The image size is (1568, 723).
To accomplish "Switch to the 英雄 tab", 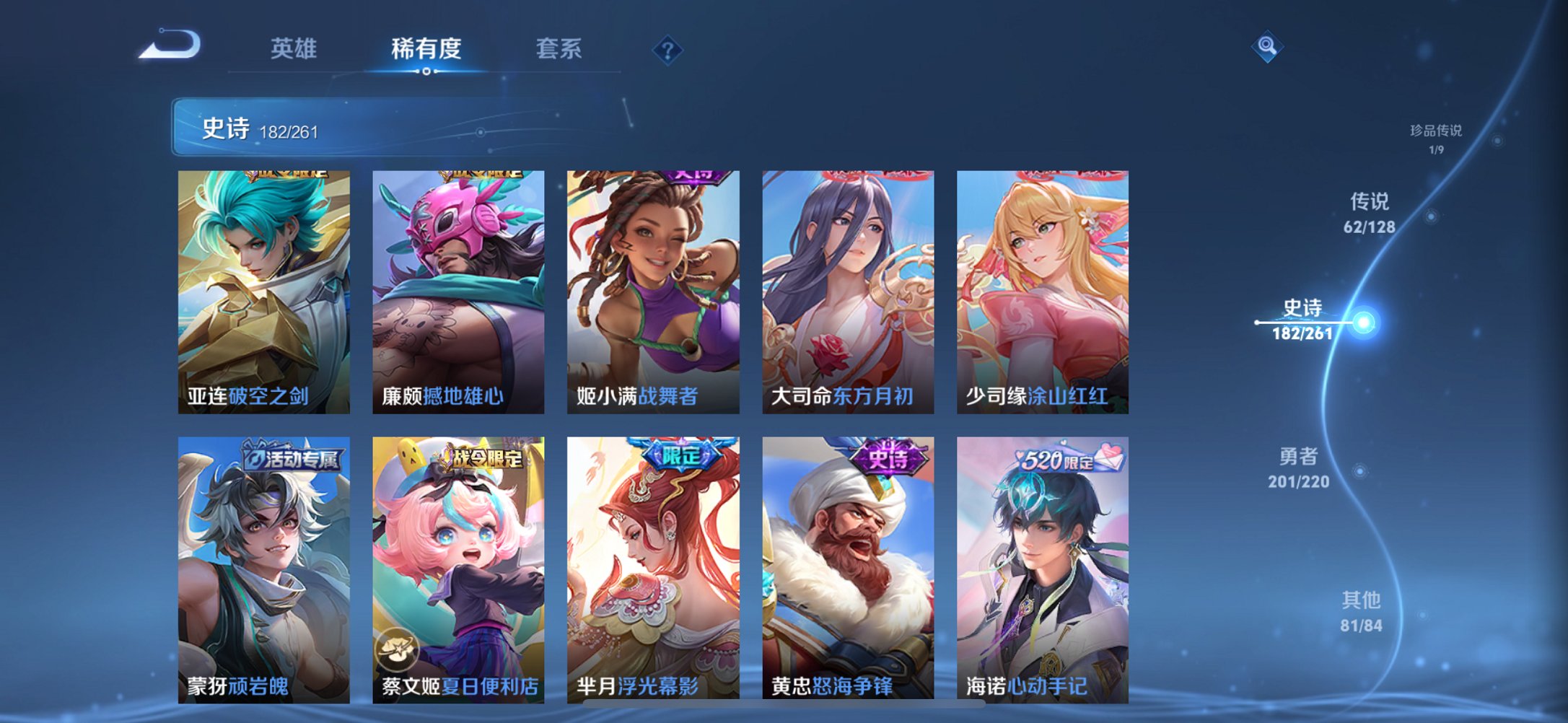I will [x=294, y=48].
